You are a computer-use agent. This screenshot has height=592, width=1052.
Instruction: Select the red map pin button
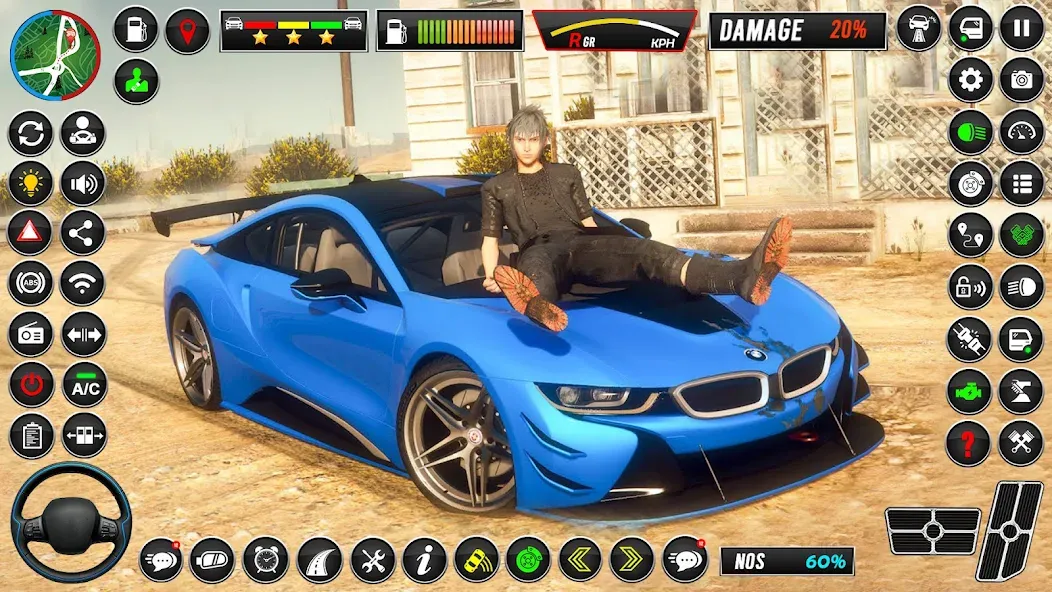pyautogui.click(x=187, y=30)
